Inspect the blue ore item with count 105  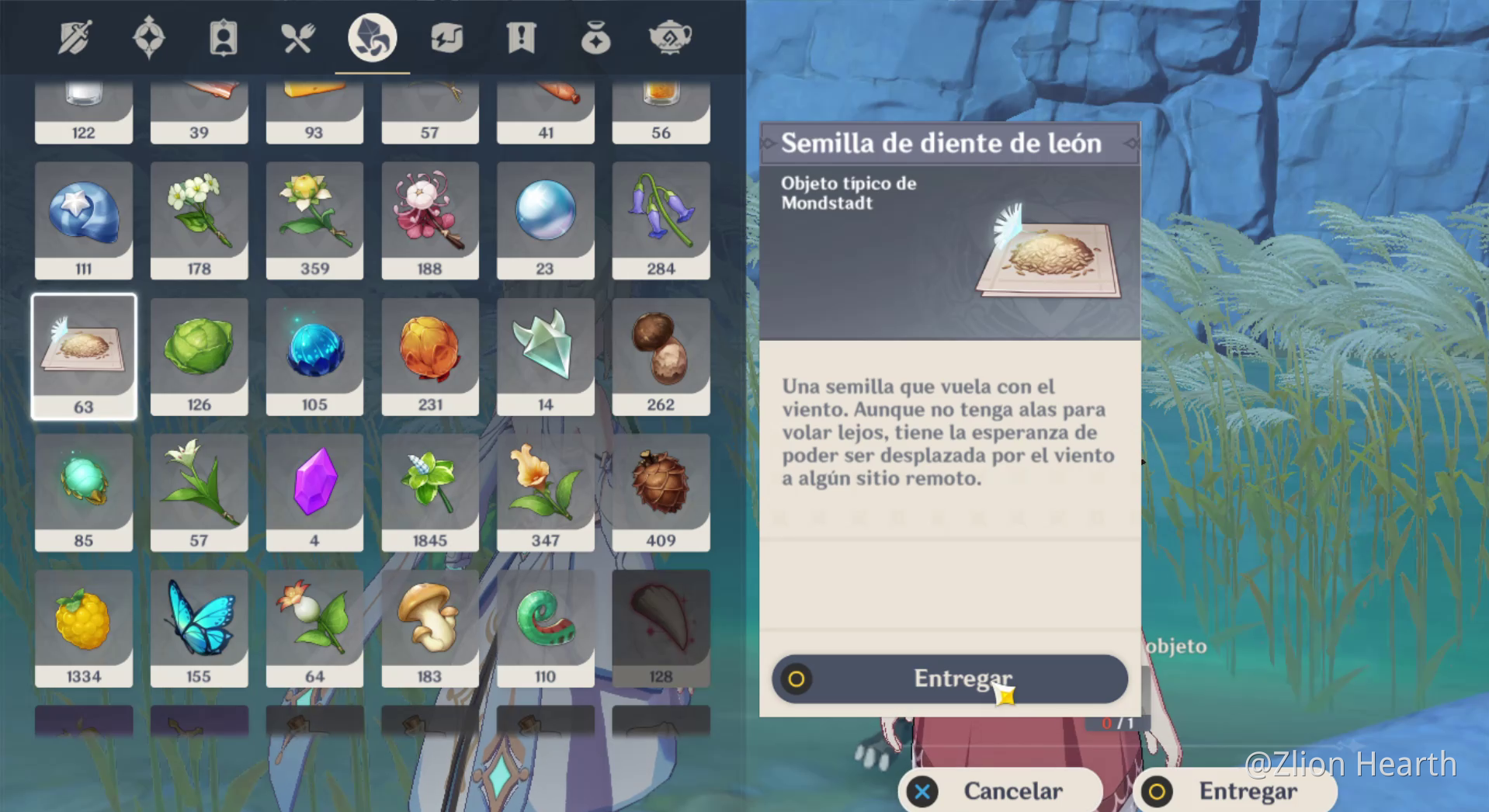click(x=314, y=356)
